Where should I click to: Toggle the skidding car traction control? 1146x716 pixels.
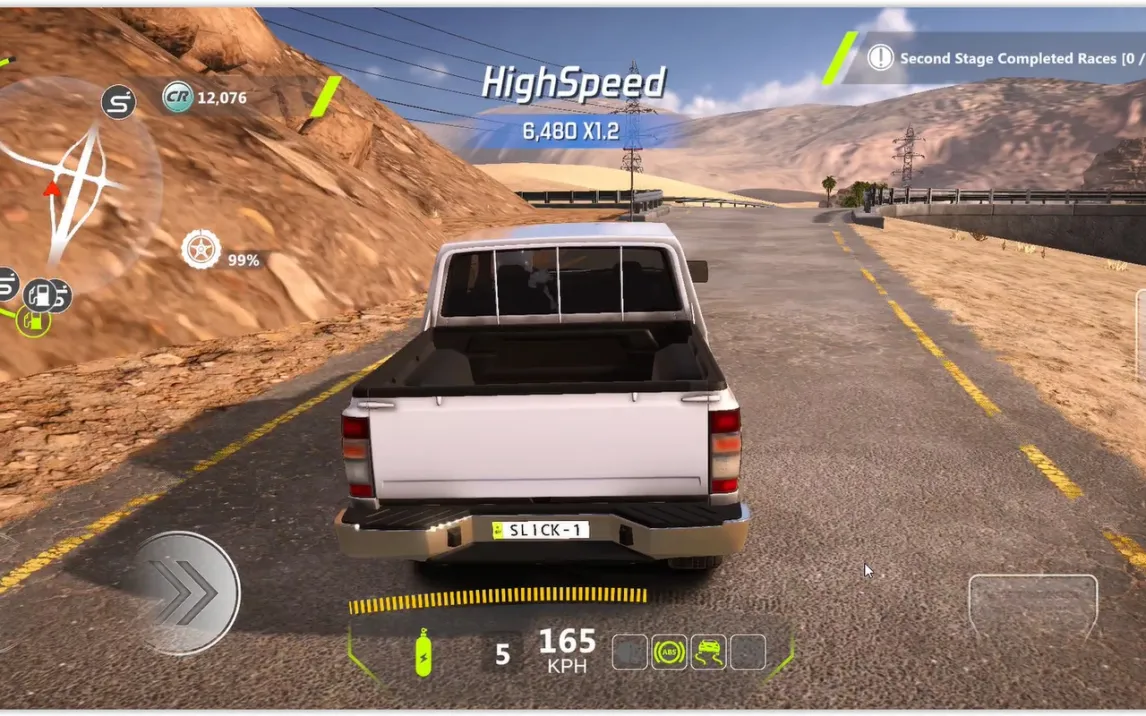[x=708, y=653]
